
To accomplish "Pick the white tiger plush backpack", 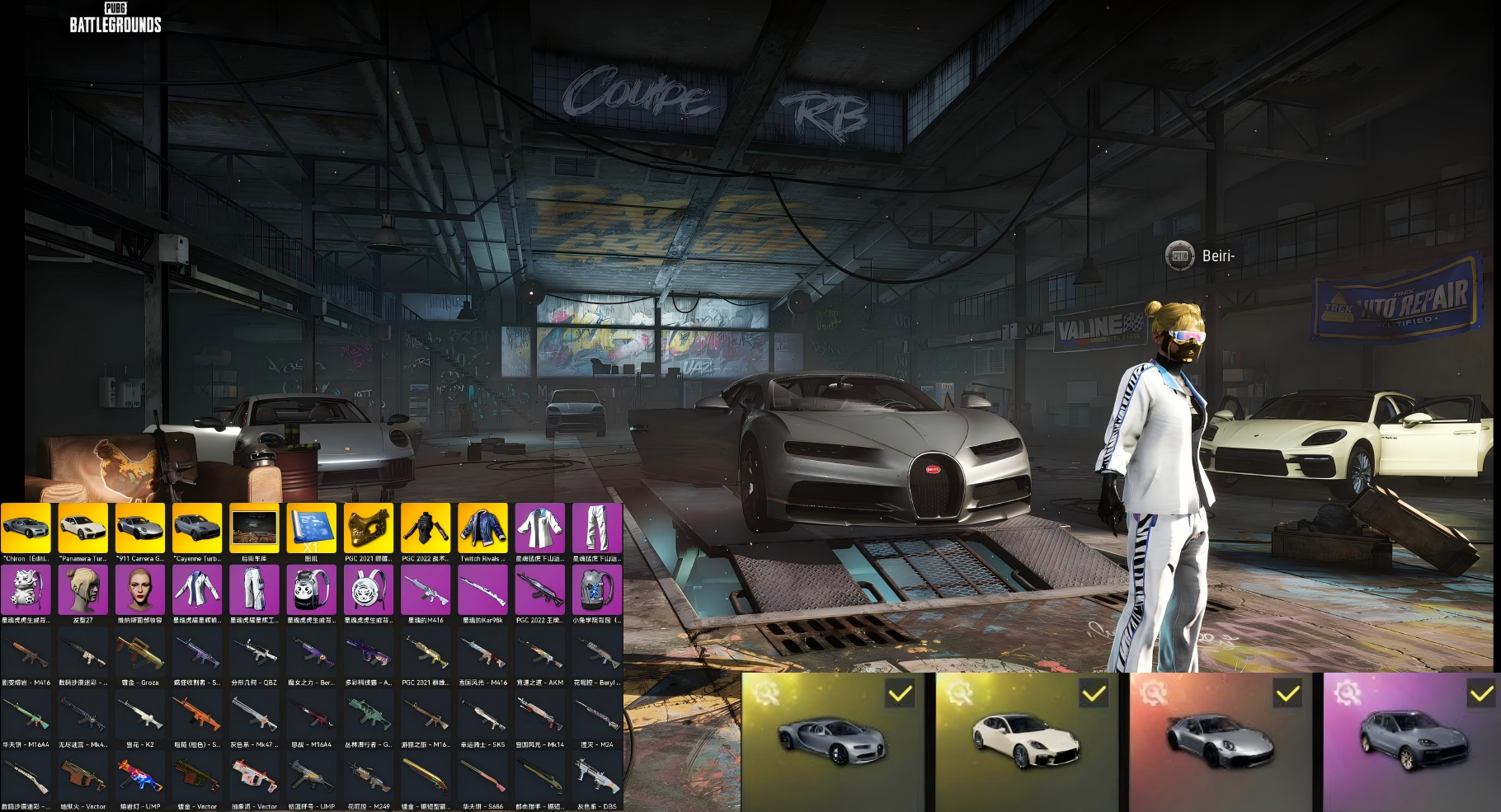I will (26, 590).
